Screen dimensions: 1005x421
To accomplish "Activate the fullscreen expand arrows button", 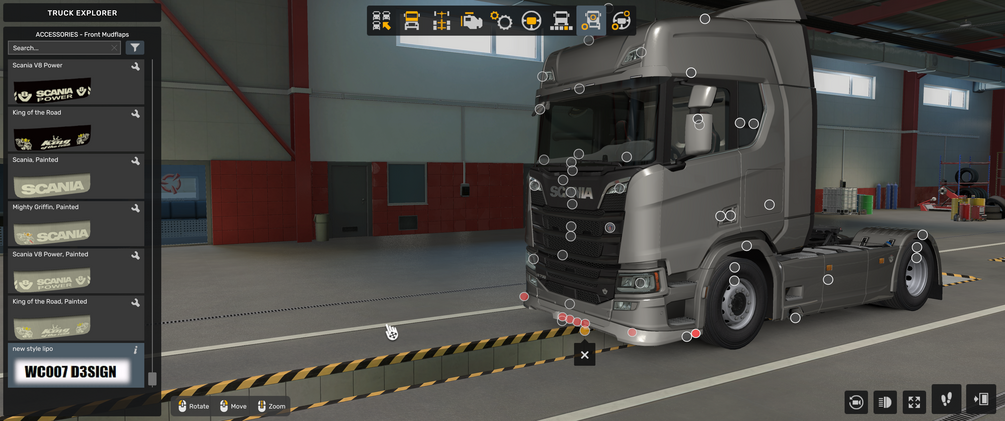I will (x=914, y=402).
